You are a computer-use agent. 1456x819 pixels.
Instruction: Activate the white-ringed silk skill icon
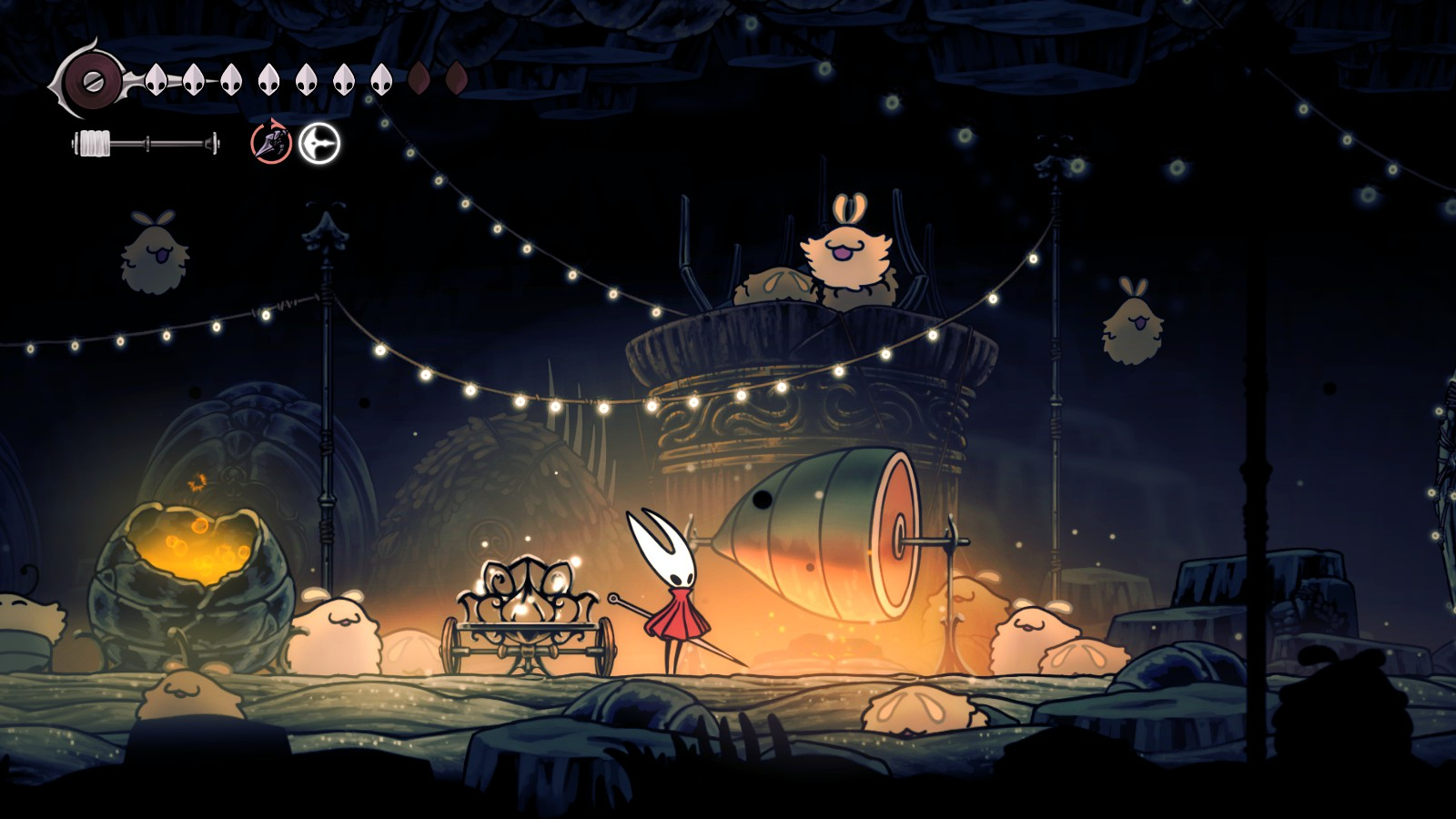[319, 143]
